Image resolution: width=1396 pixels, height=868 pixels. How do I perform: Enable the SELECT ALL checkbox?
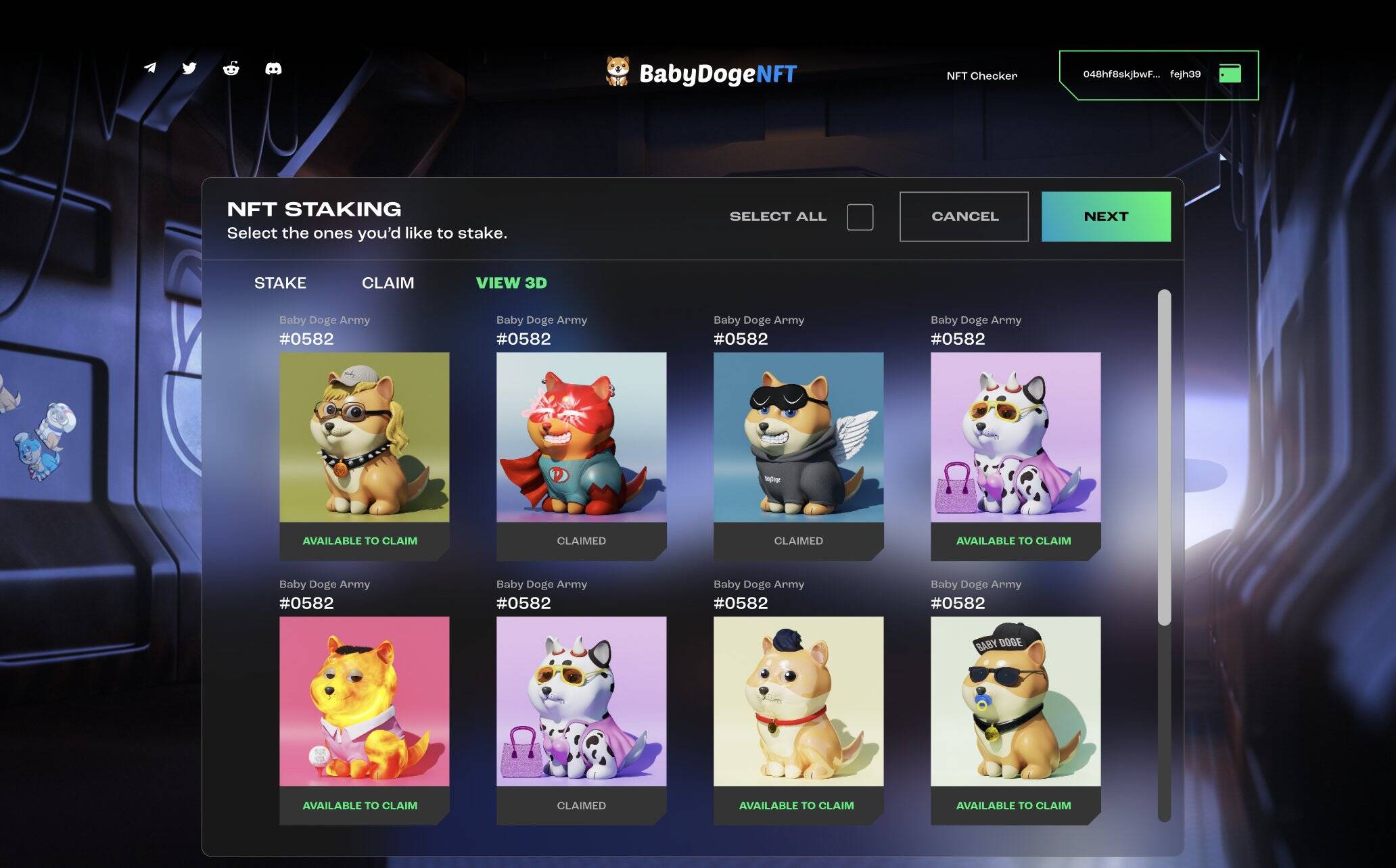click(x=860, y=216)
